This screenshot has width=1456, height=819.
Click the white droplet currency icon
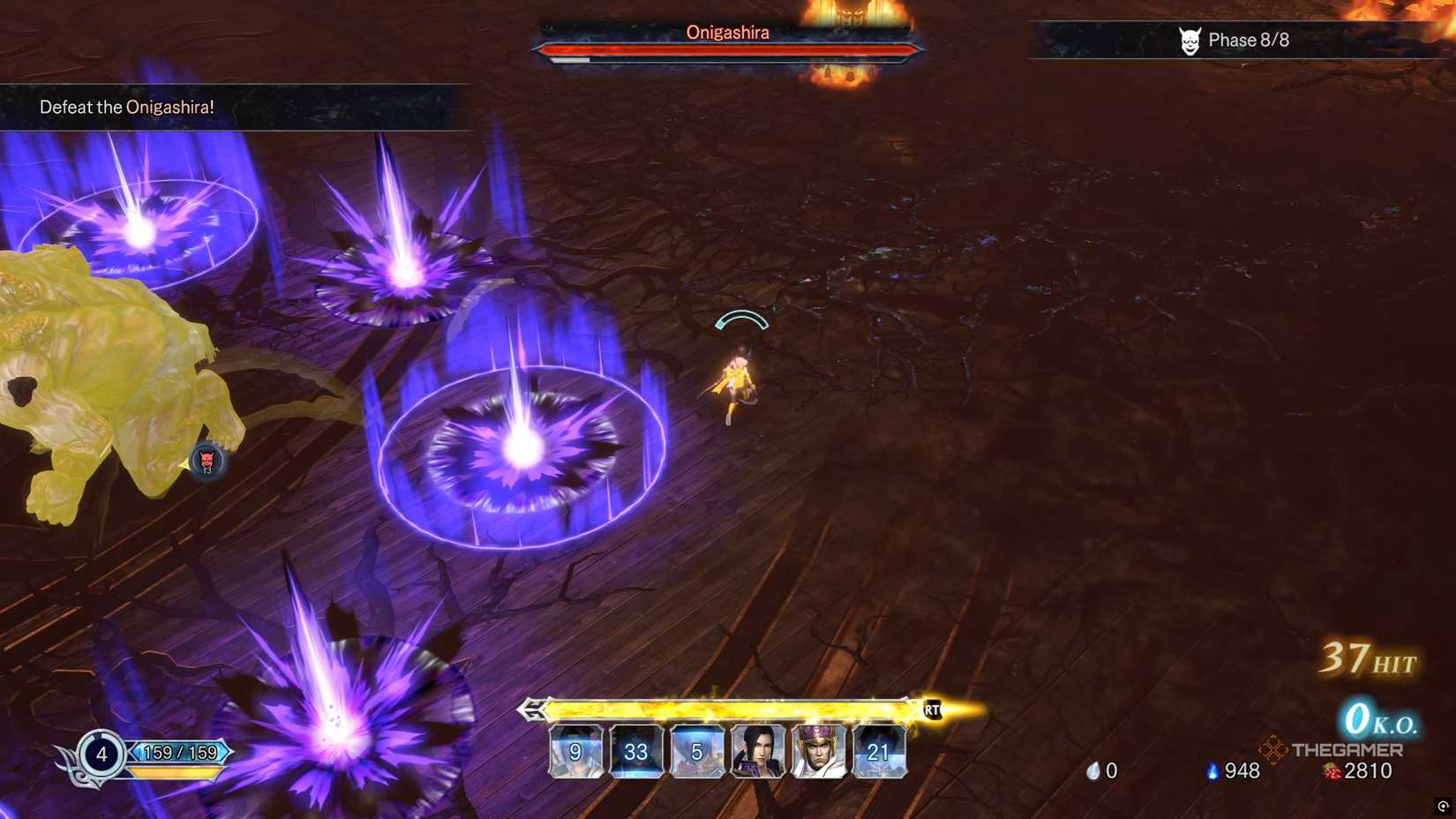(x=1094, y=770)
